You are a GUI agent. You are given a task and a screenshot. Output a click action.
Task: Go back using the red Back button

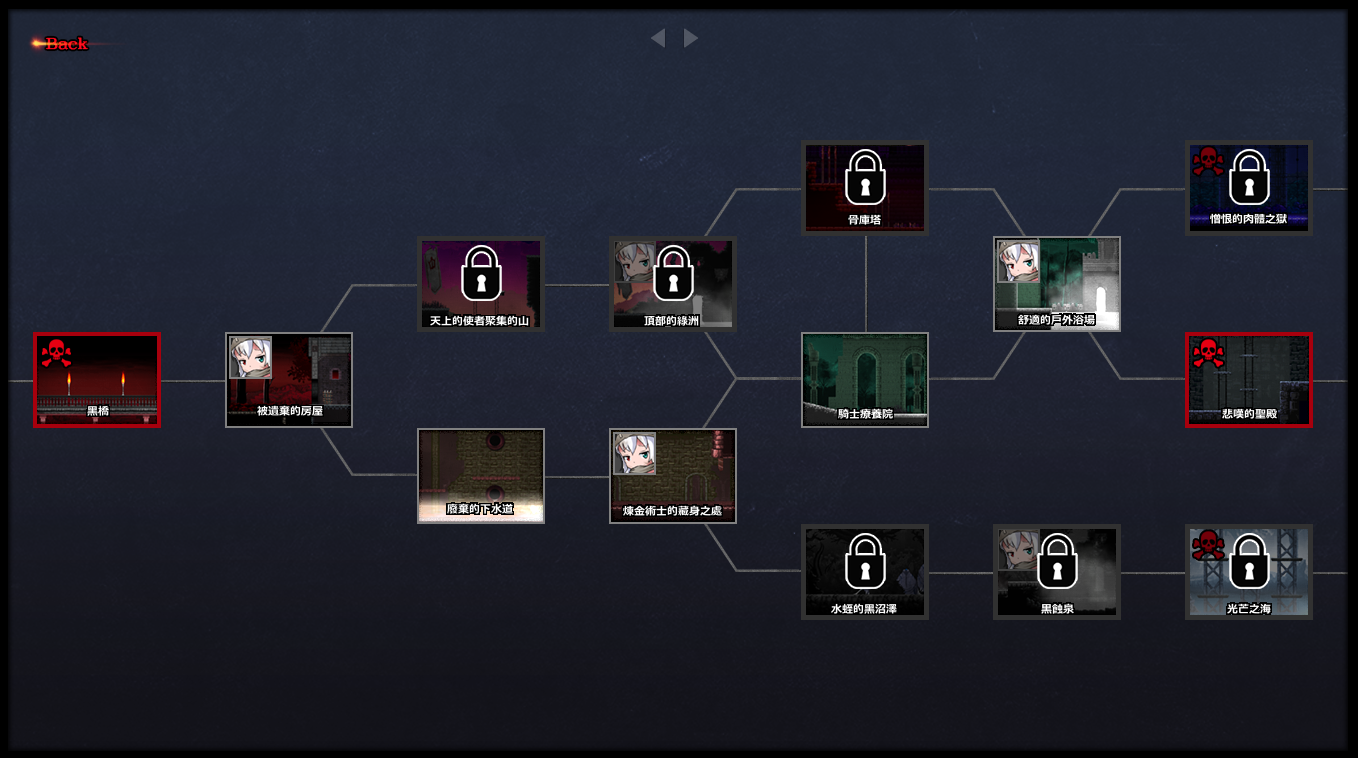pos(65,43)
